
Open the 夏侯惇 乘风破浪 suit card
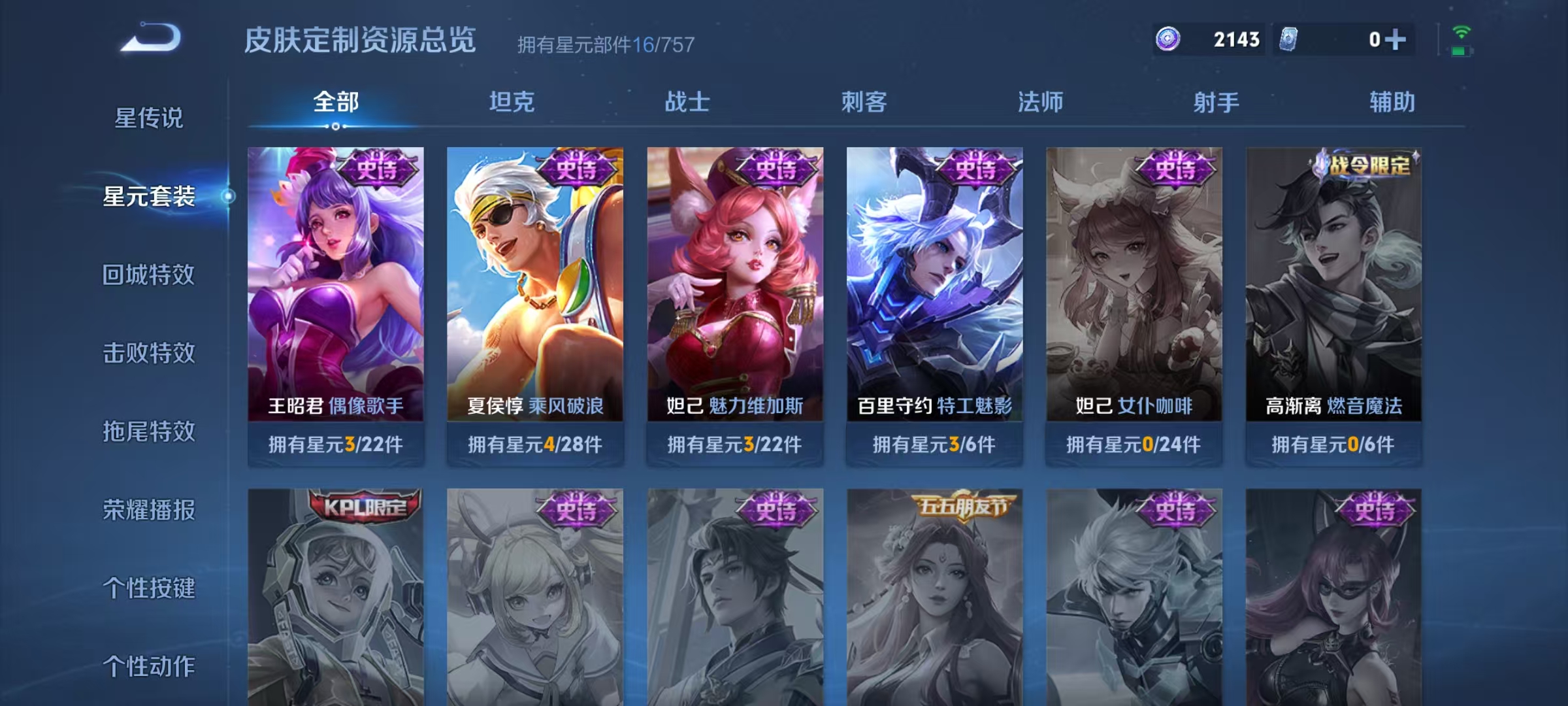536,294
